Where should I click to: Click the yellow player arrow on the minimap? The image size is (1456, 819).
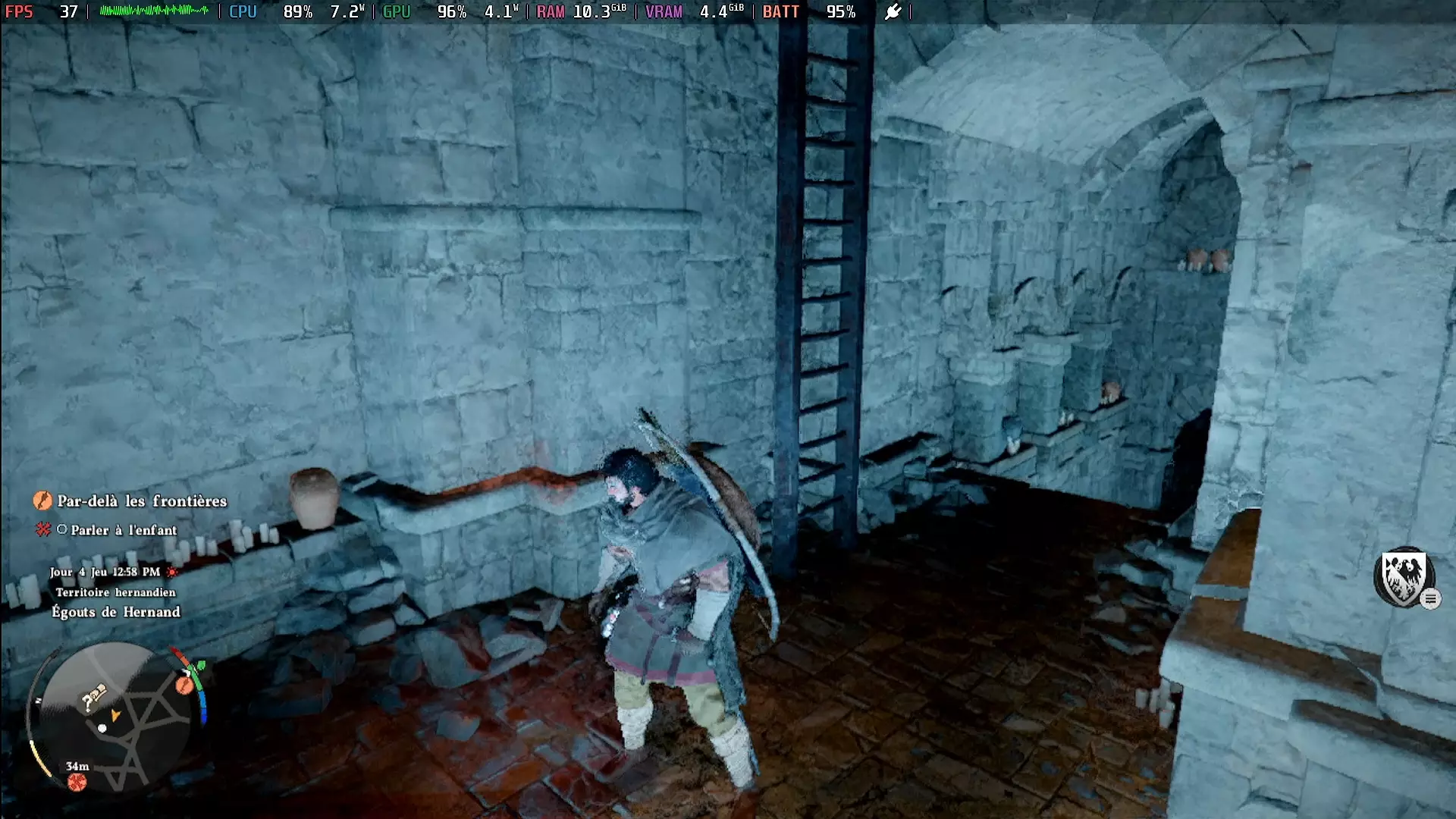point(116,716)
